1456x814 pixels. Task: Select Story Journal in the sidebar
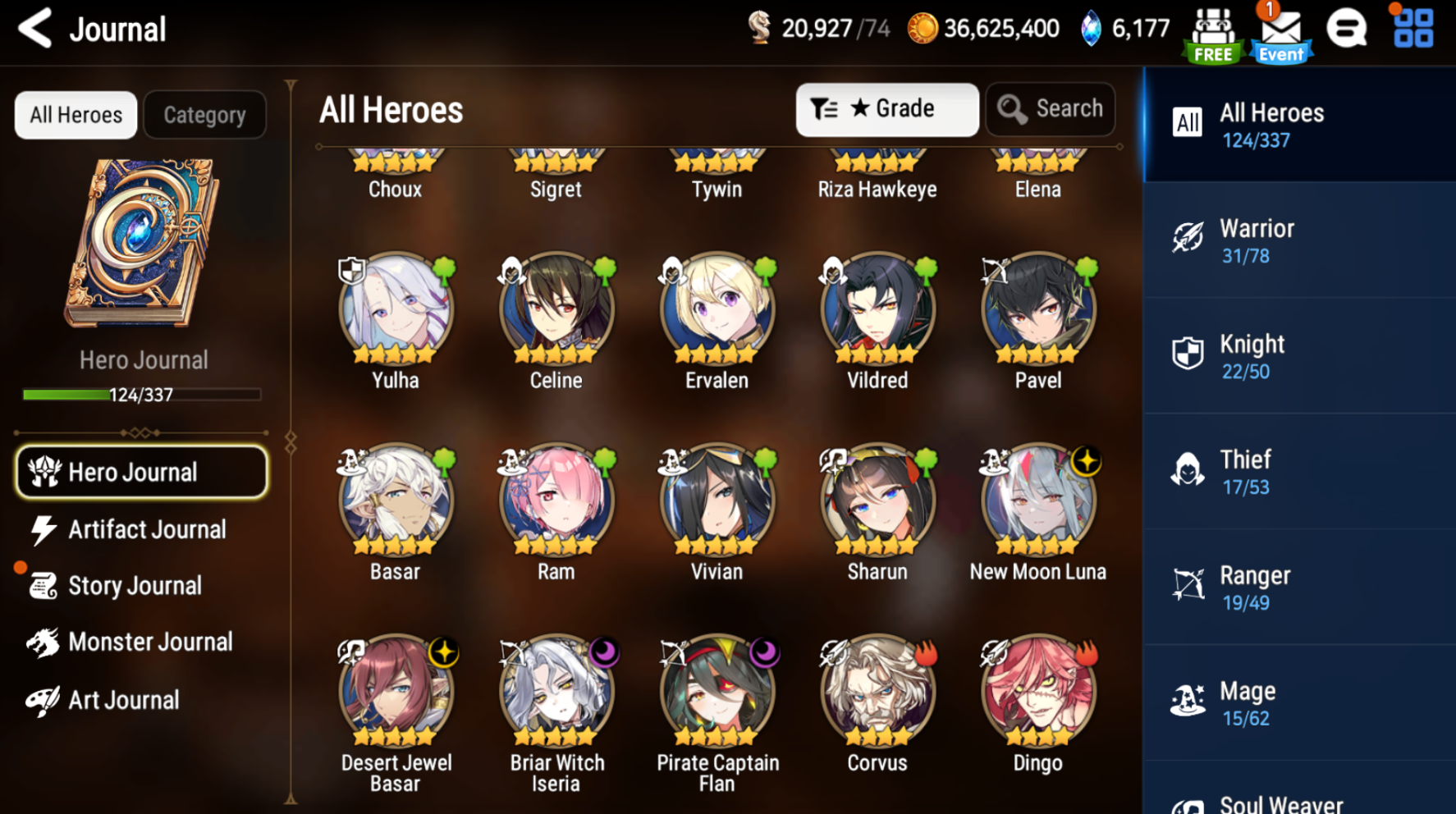pyautogui.click(x=135, y=585)
